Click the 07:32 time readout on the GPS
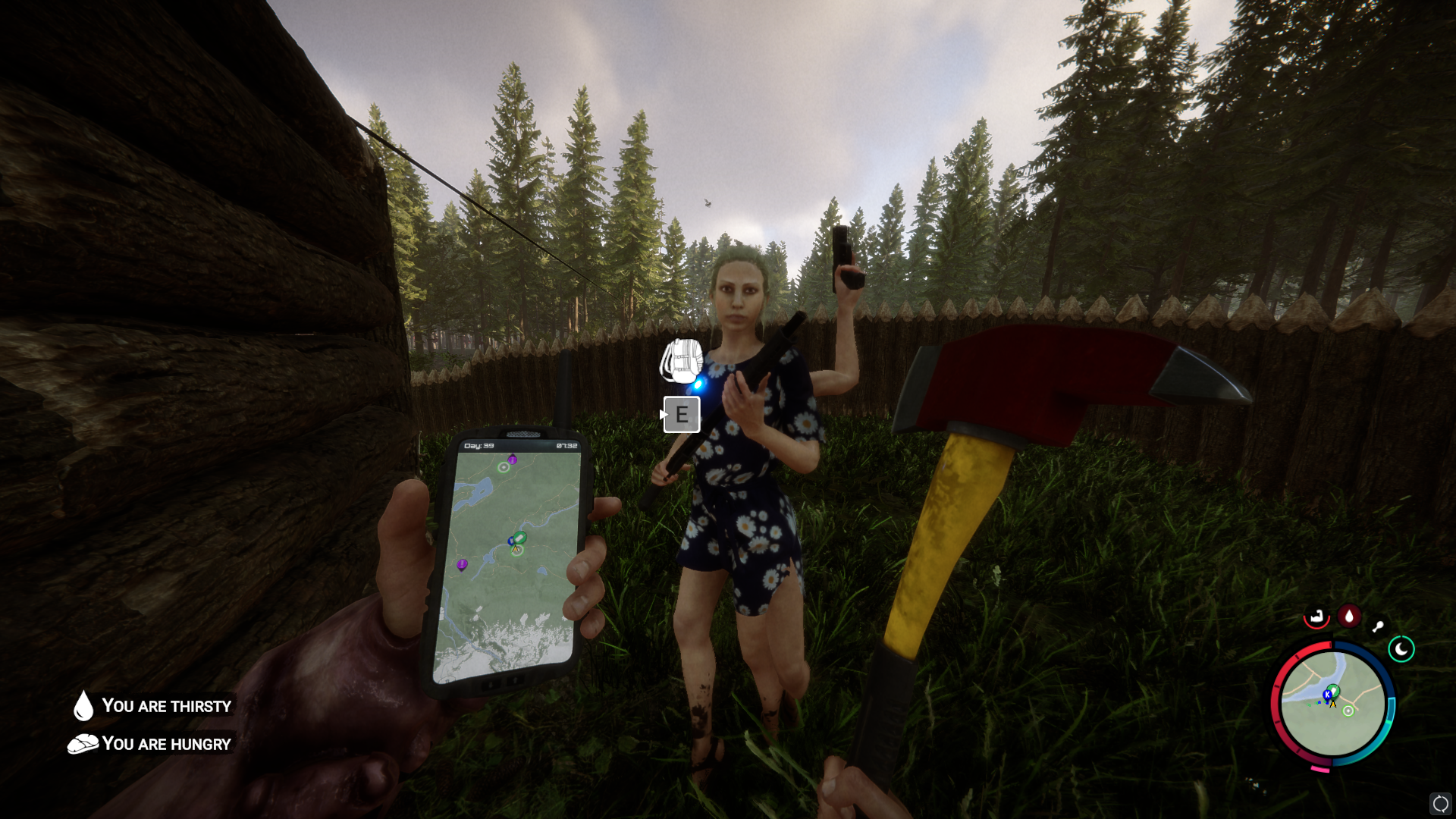The width and height of the screenshot is (1456, 819). pyautogui.click(x=566, y=445)
